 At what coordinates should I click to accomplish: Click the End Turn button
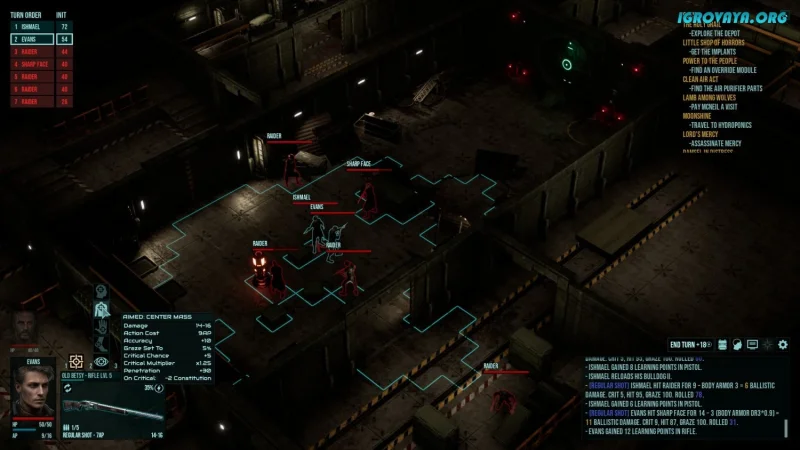[x=689, y=344]
